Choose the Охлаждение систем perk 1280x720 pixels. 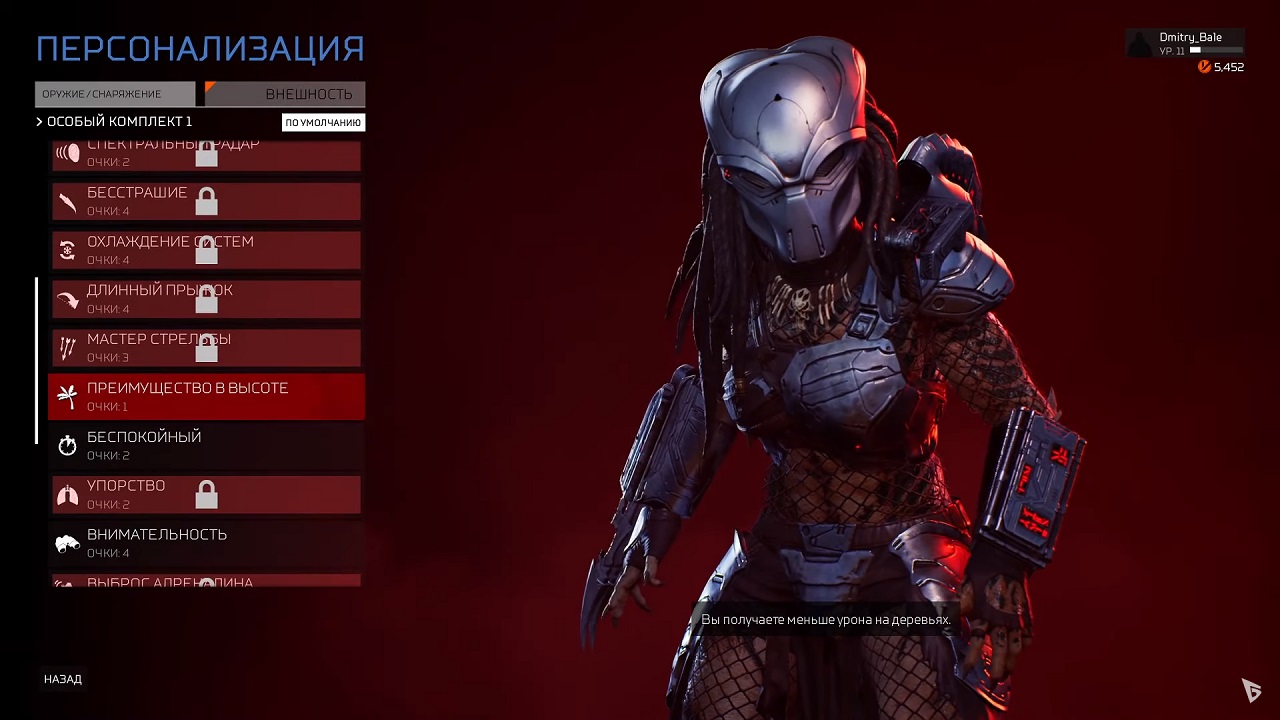[x=206, y=250]
